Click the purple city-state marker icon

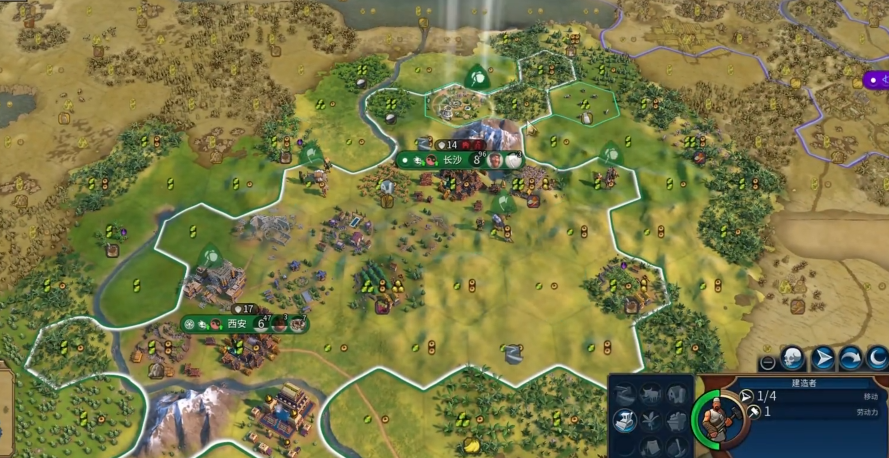[875, 79]
